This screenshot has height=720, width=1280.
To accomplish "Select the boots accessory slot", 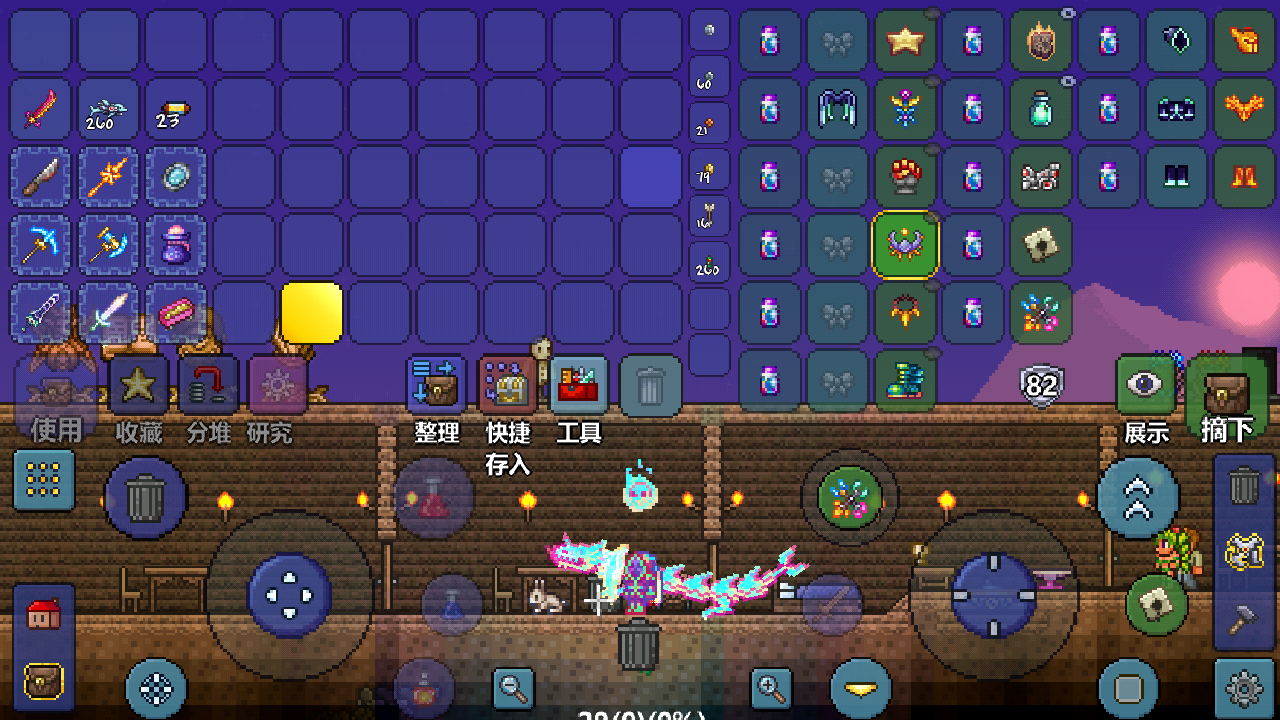I will click(905, 380).
